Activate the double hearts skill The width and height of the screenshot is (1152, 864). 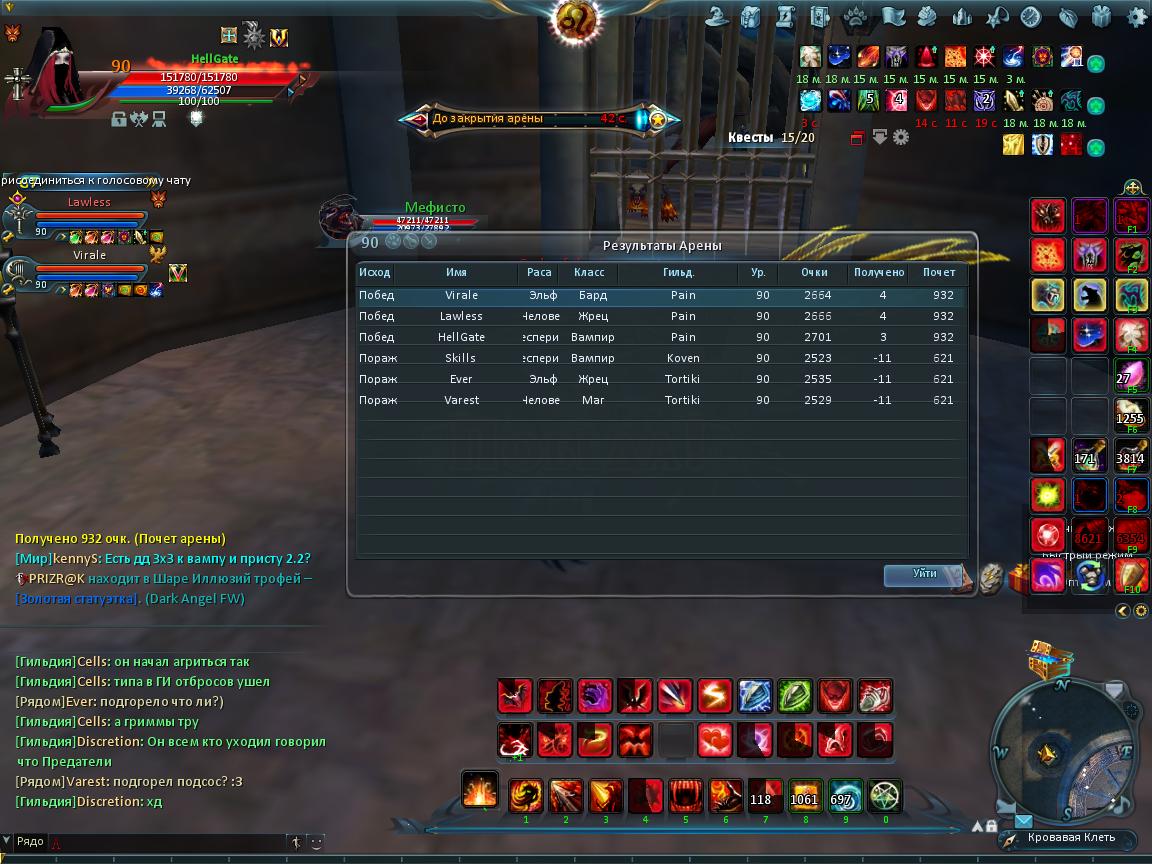coord(715,741)
